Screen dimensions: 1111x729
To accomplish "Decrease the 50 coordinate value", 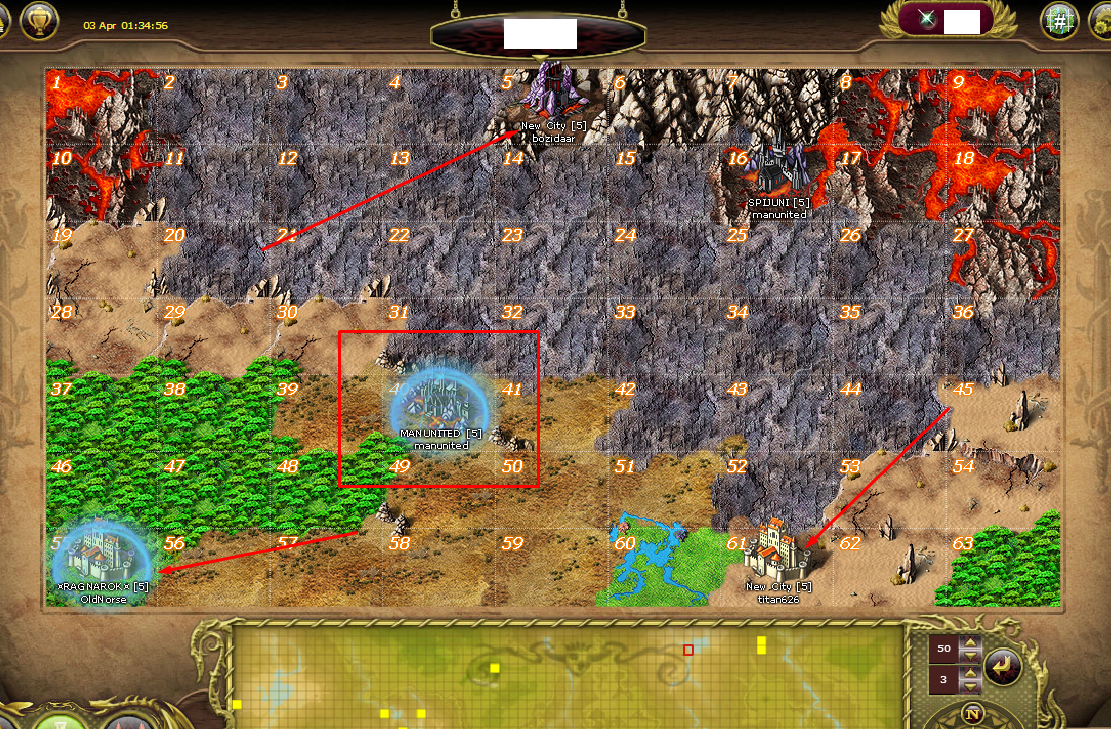I will tap(969, 655).
